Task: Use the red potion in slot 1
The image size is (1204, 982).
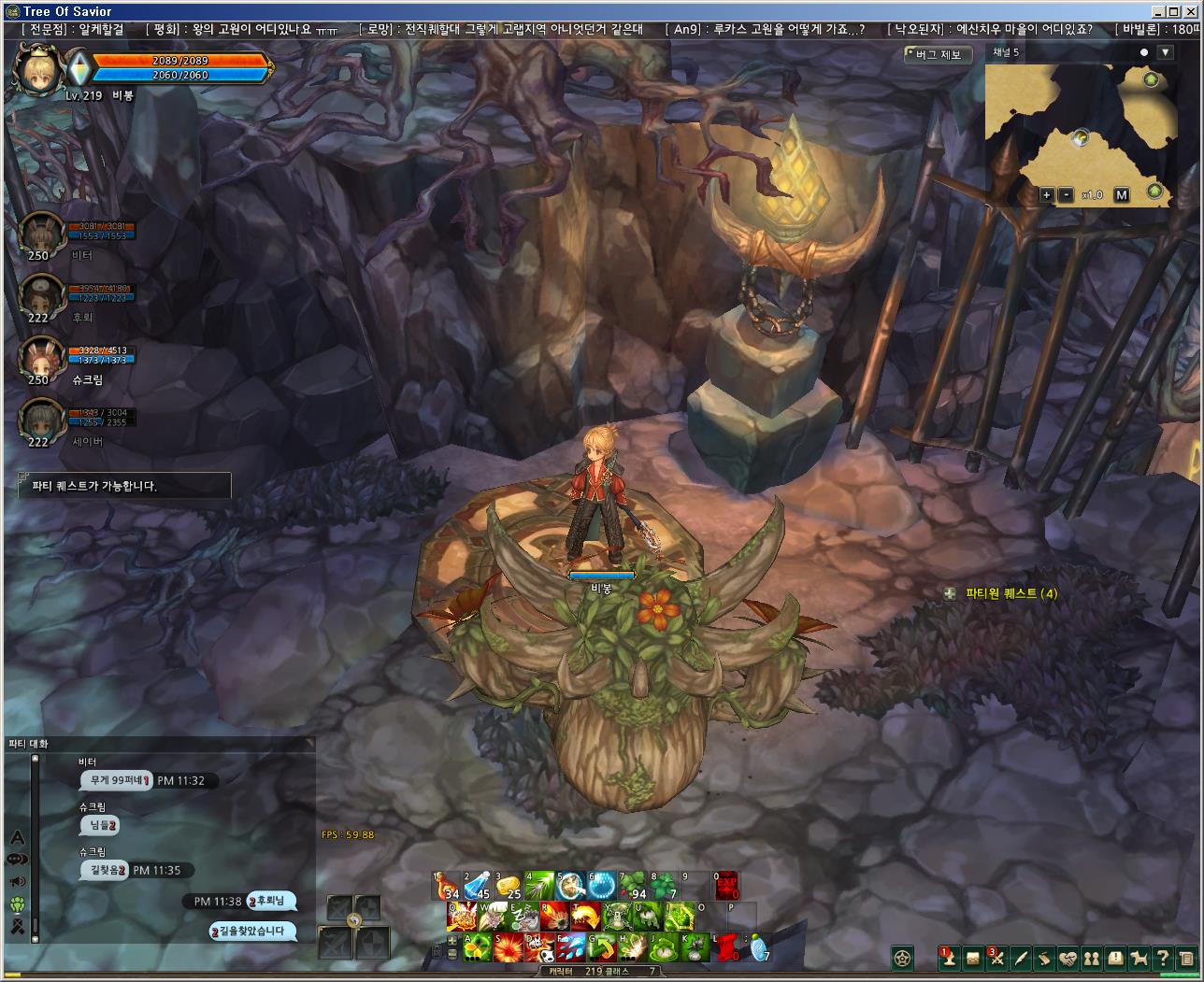Action: 446,886
